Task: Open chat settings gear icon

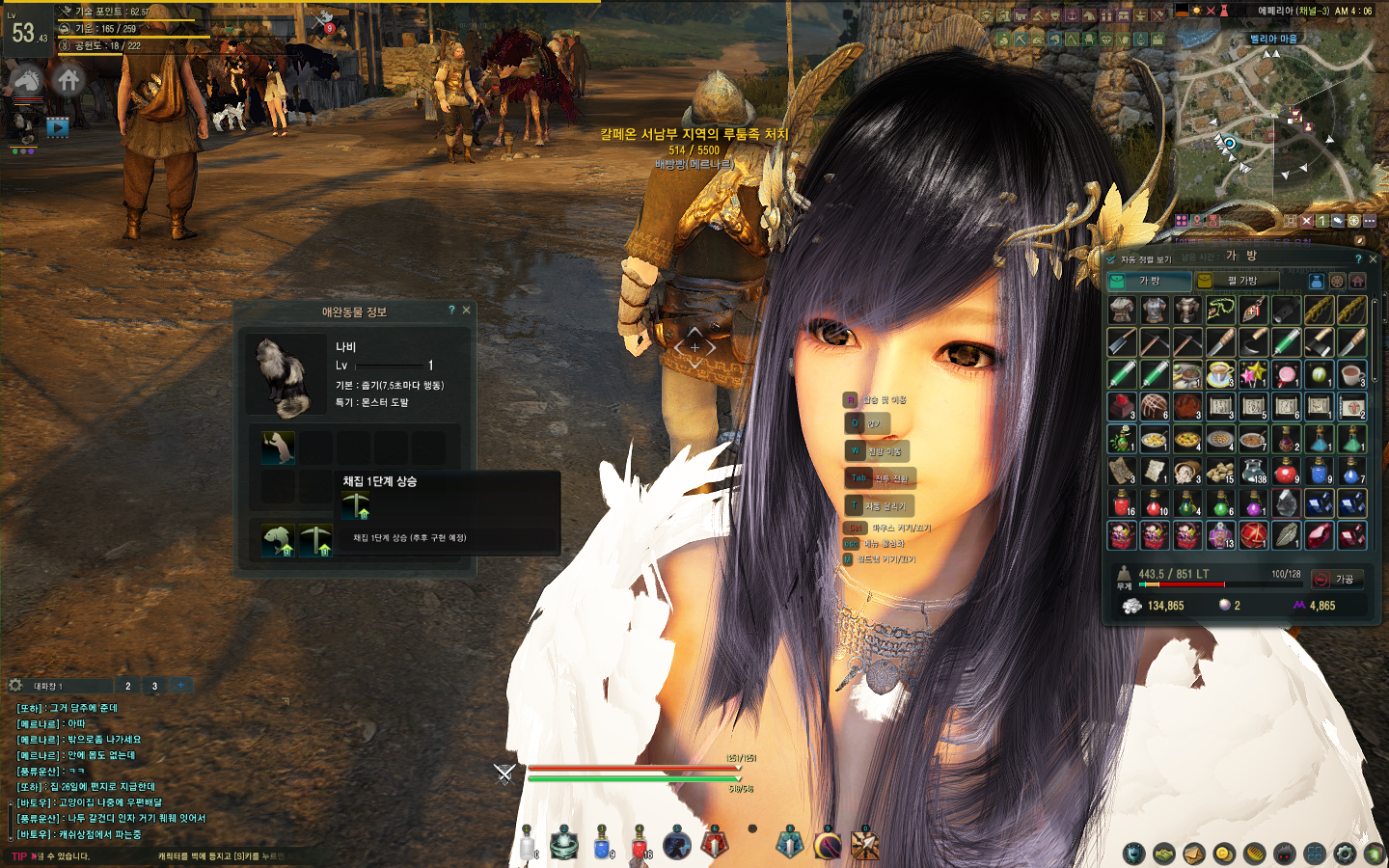Action: pyautogui.click(x=15, y=686)
